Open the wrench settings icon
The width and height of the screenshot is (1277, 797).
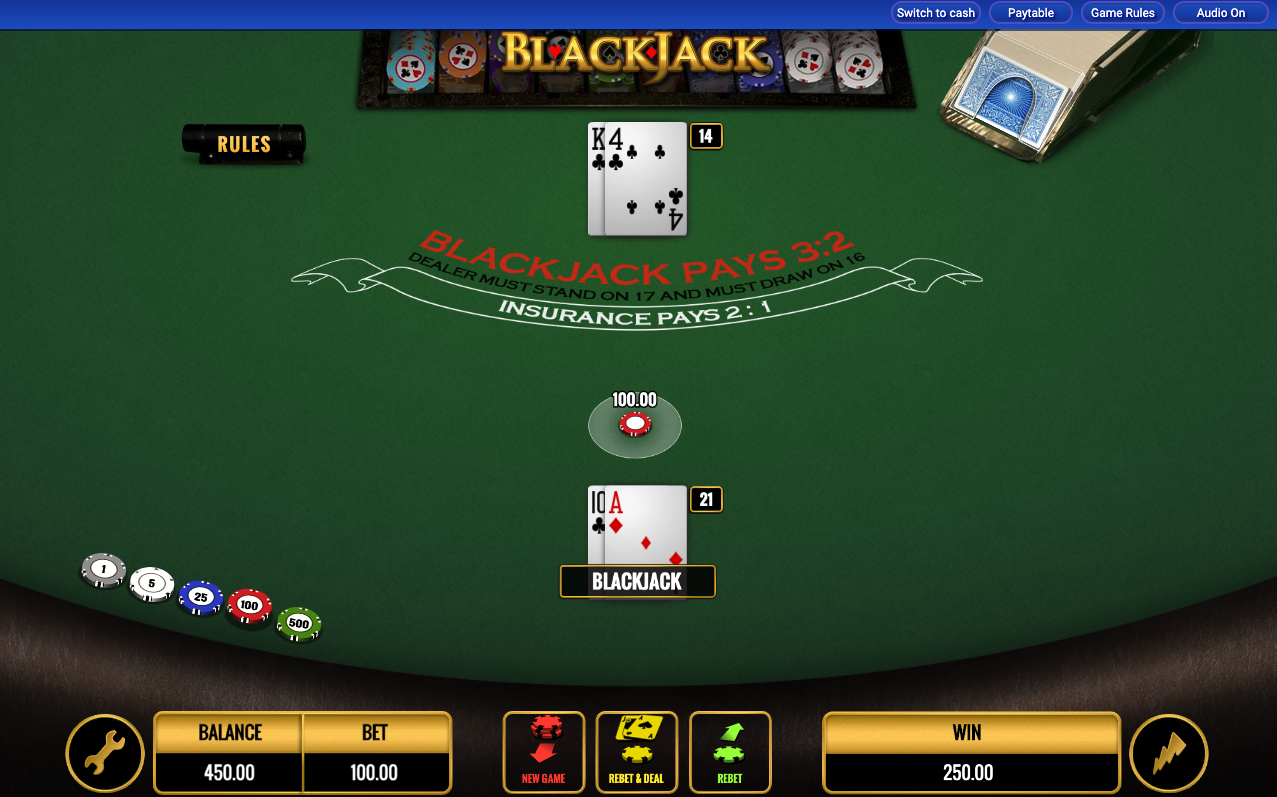105,753
